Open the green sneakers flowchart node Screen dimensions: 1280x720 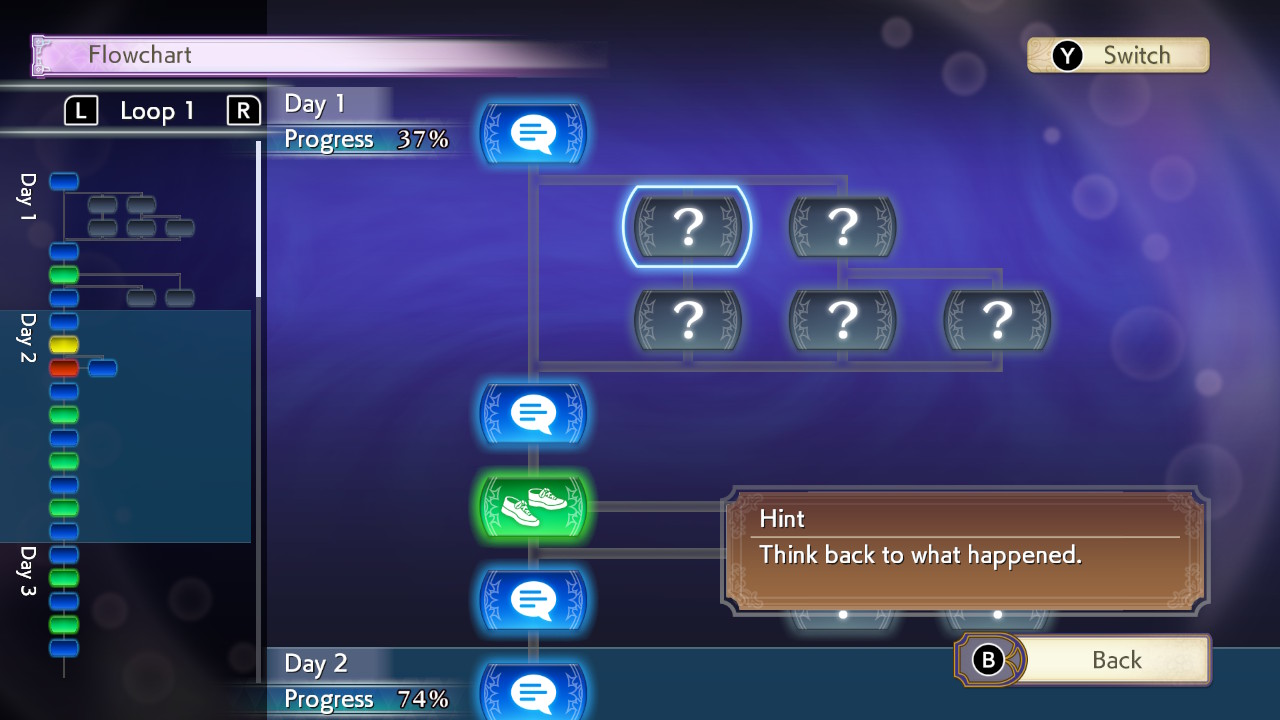(x=533, y=506)
